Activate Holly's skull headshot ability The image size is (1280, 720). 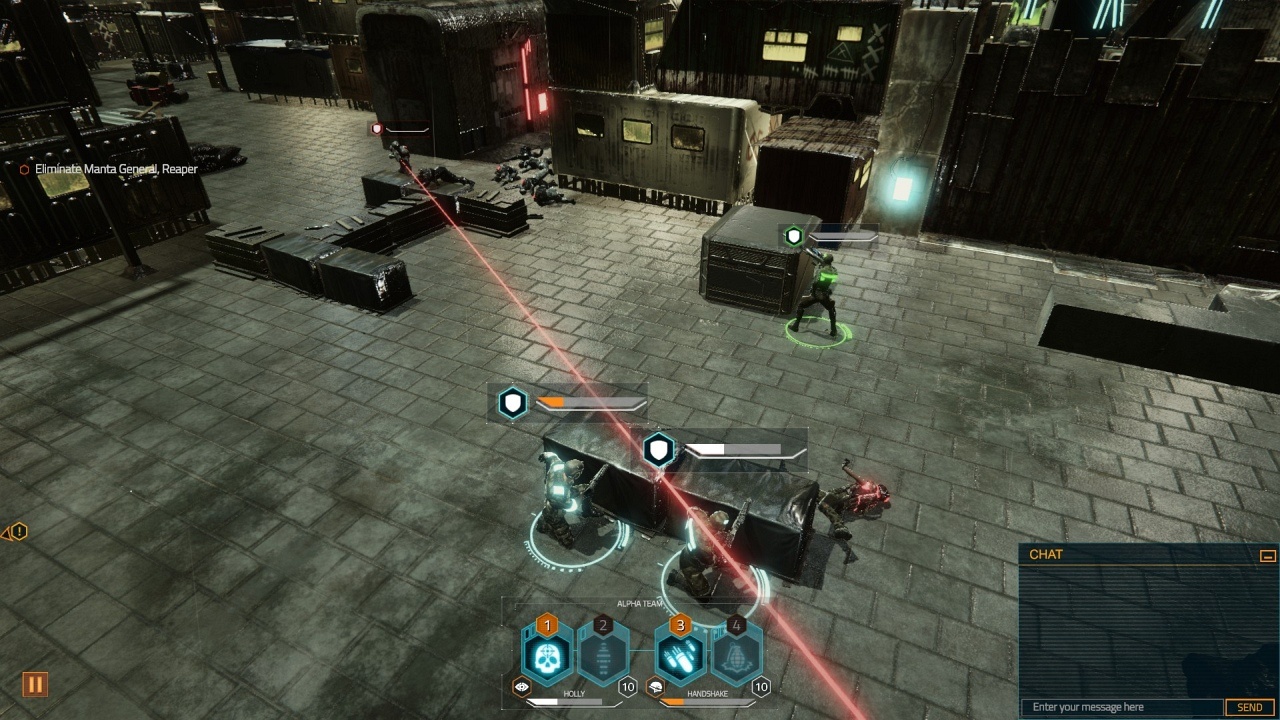point(546,655)
